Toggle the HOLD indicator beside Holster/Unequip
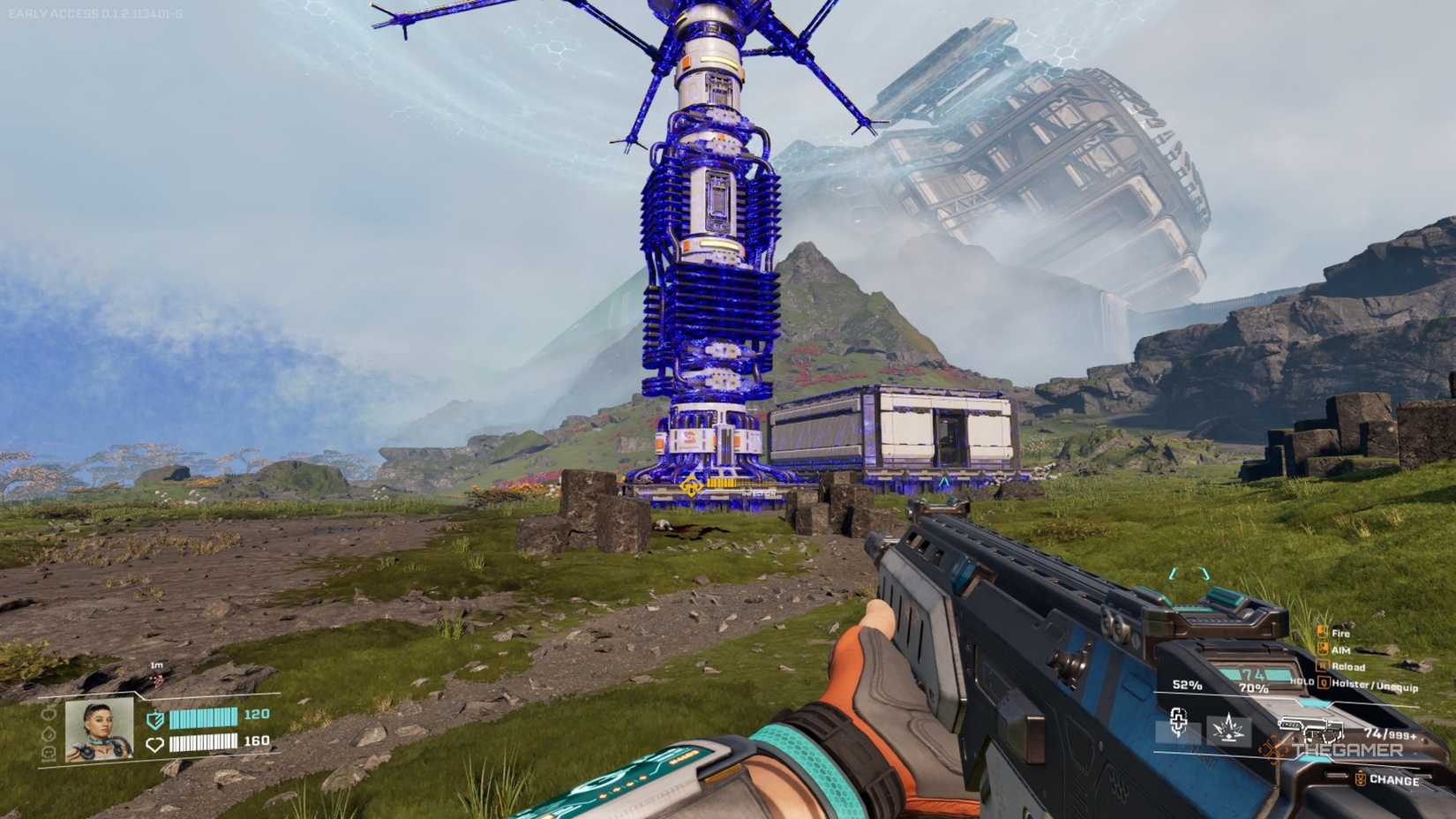 [1302, 681]
